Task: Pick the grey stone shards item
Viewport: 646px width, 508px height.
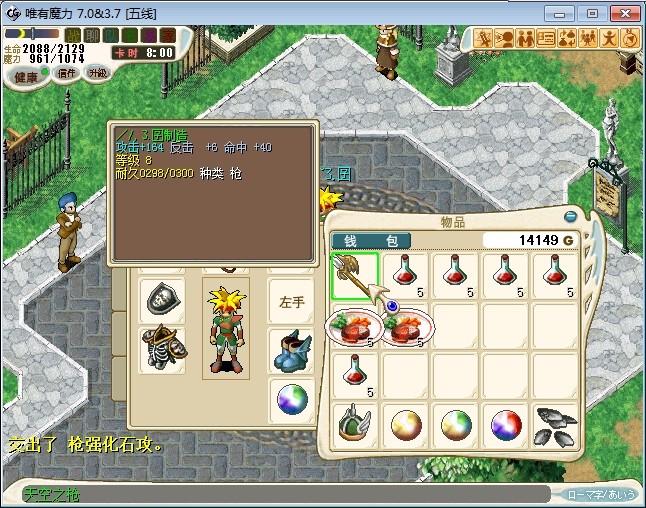Action: point(555,426)
